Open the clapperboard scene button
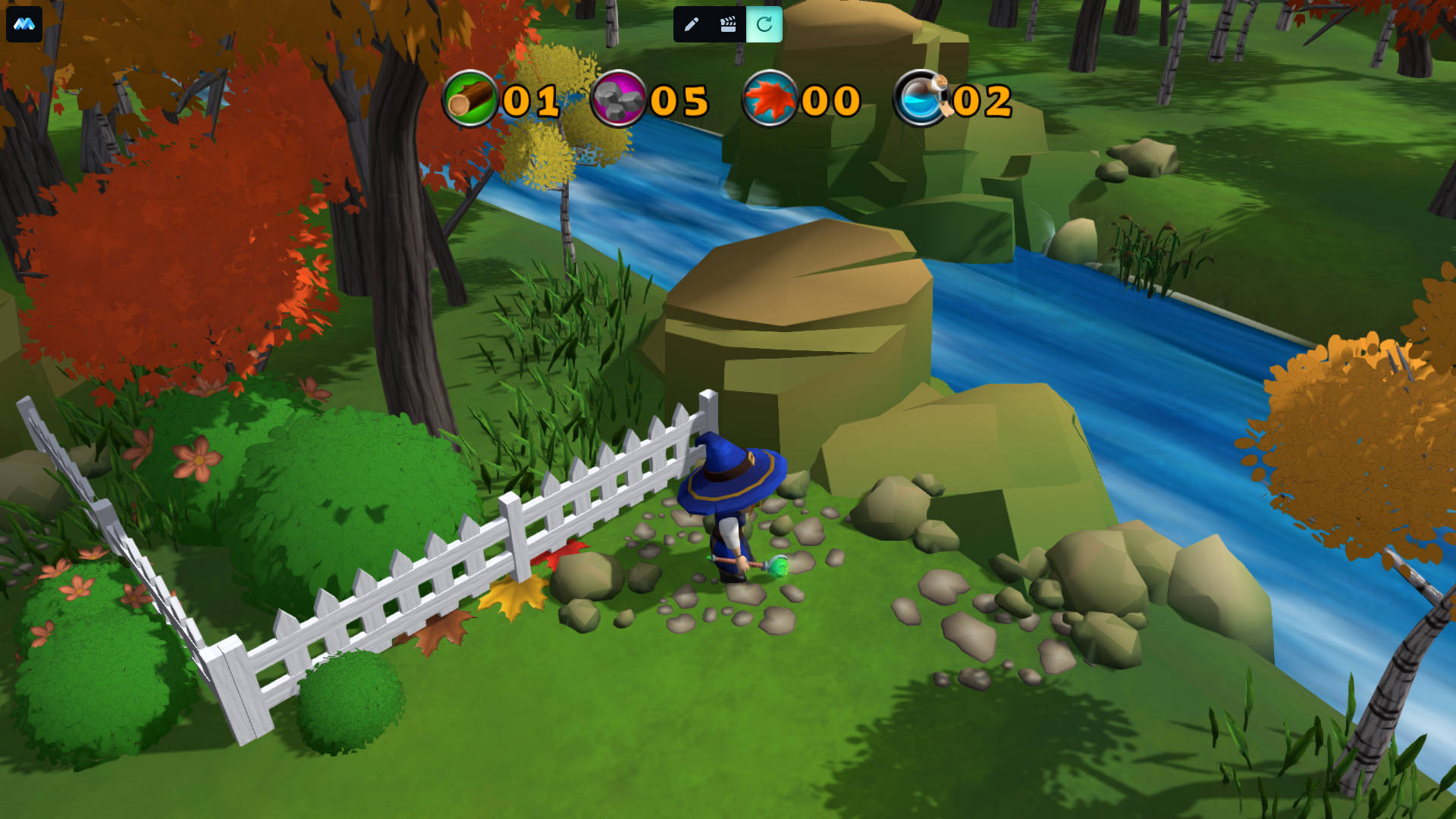 (728, 25)
